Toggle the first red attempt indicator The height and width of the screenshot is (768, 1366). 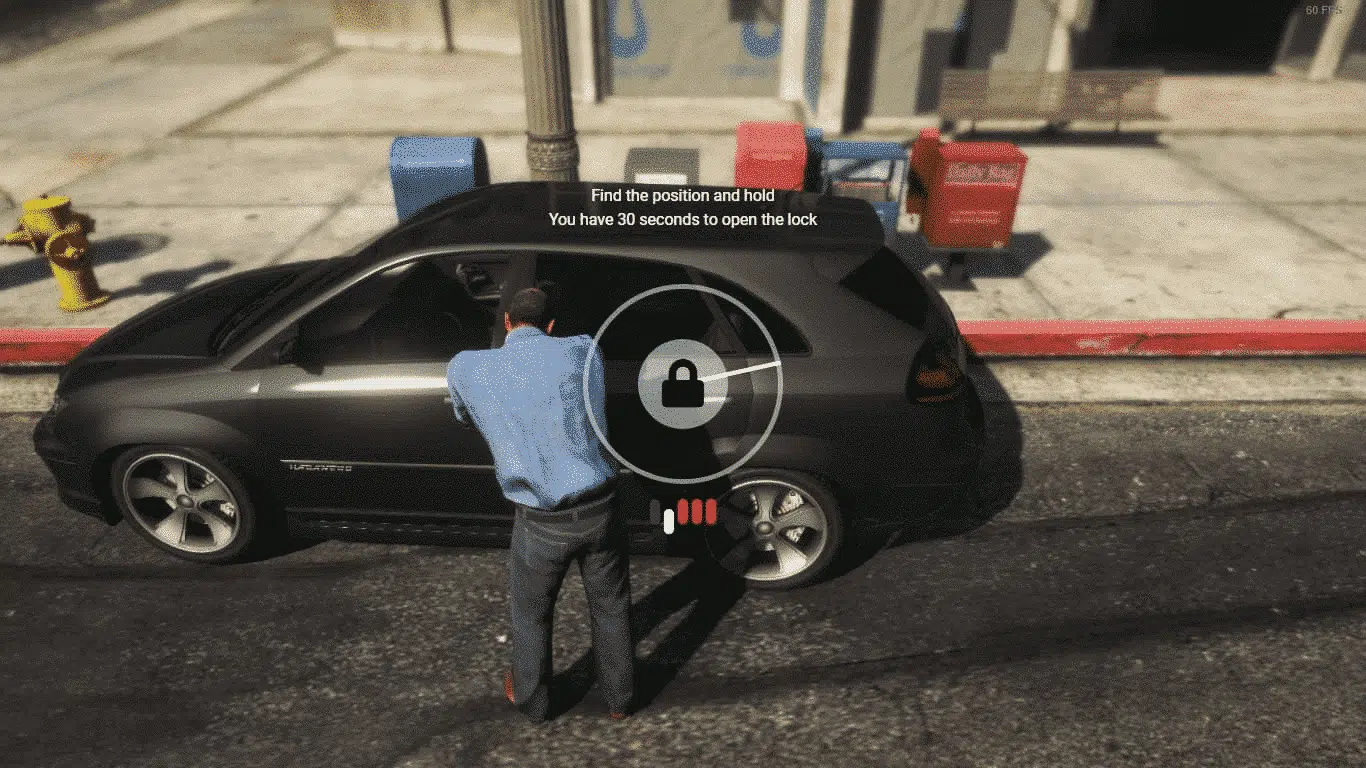(681, 512)
